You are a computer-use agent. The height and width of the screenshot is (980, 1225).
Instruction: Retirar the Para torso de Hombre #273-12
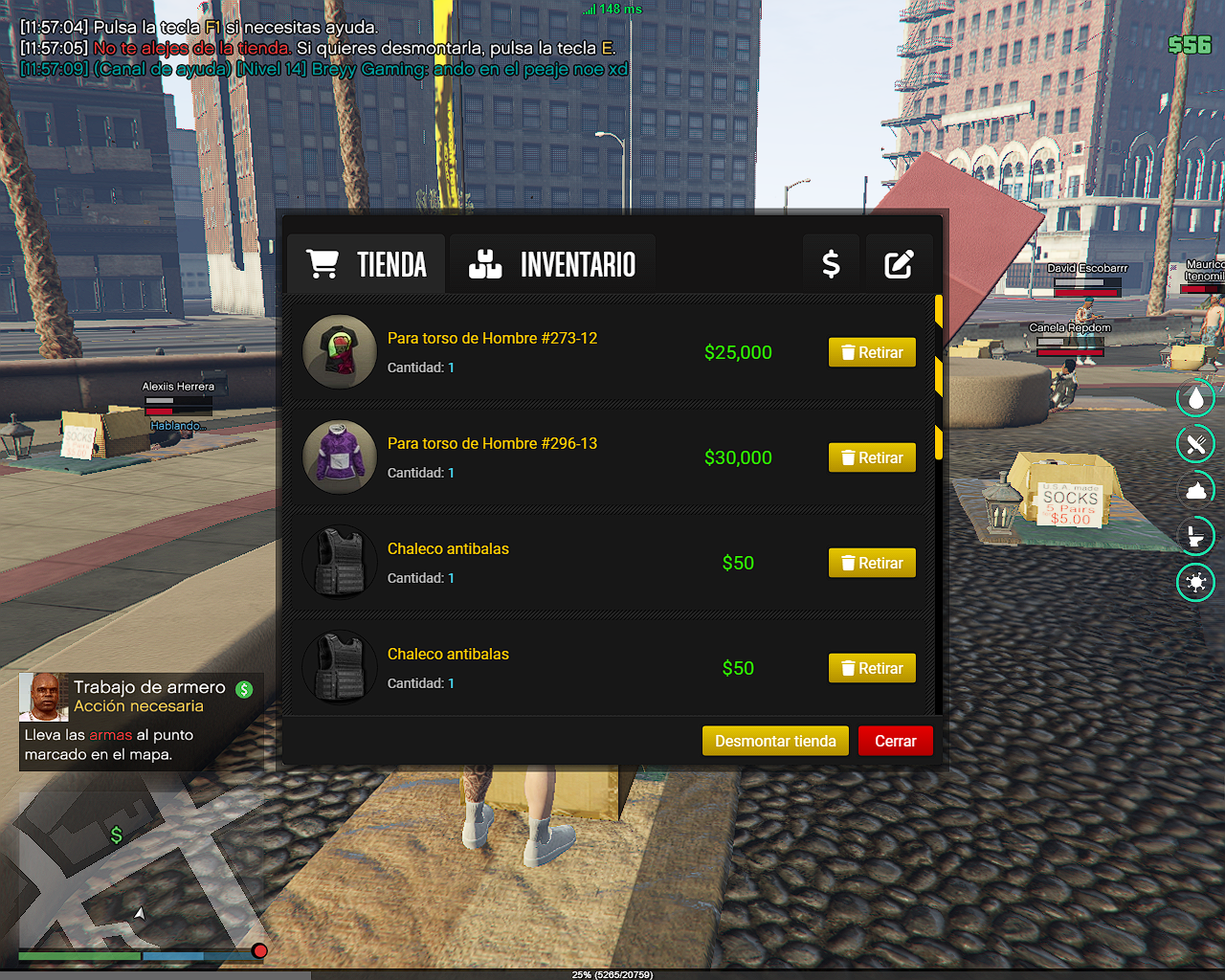(x=872, y=352)
